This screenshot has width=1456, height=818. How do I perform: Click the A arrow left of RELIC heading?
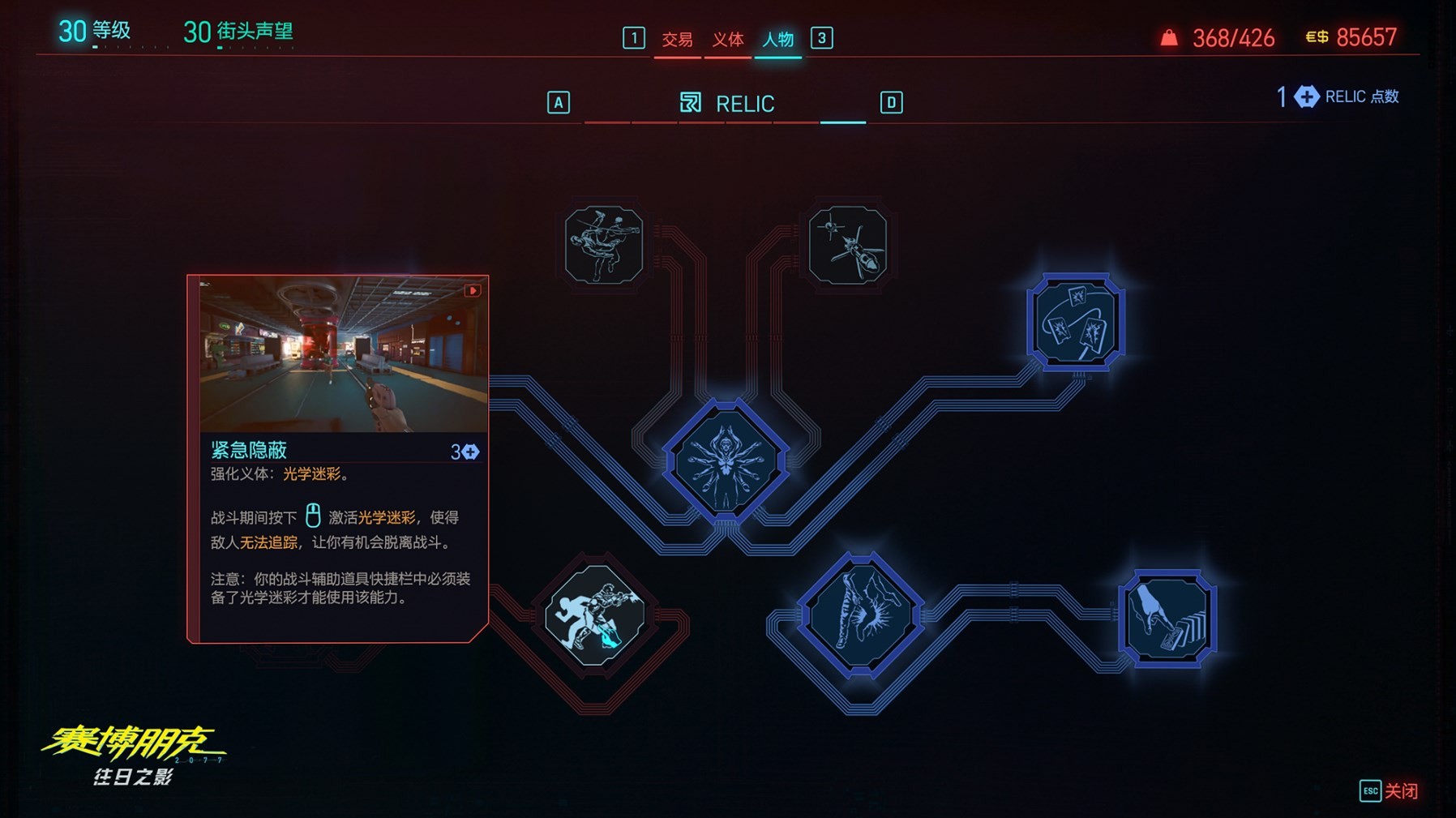(x=557, y=103)
